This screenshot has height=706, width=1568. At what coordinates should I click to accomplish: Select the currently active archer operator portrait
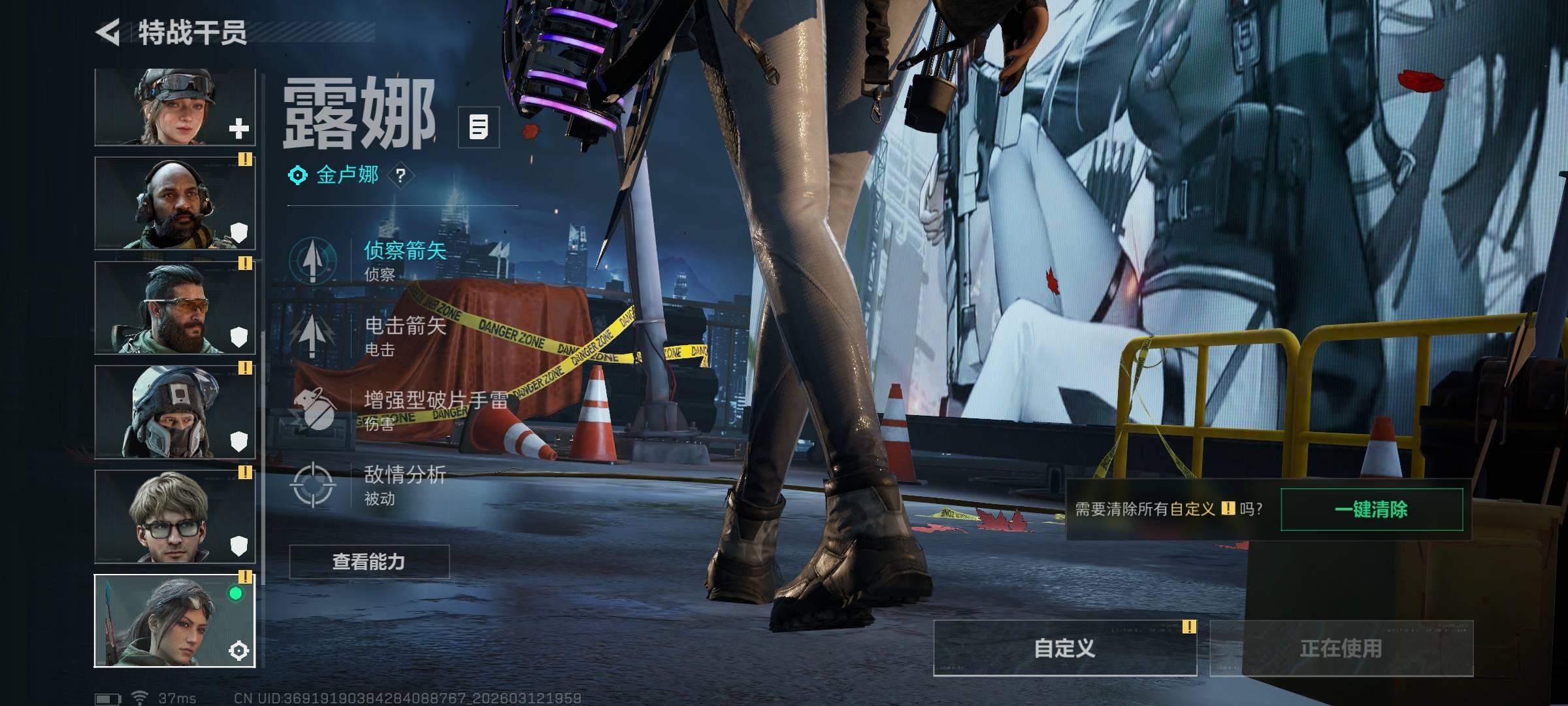[174, 621]
